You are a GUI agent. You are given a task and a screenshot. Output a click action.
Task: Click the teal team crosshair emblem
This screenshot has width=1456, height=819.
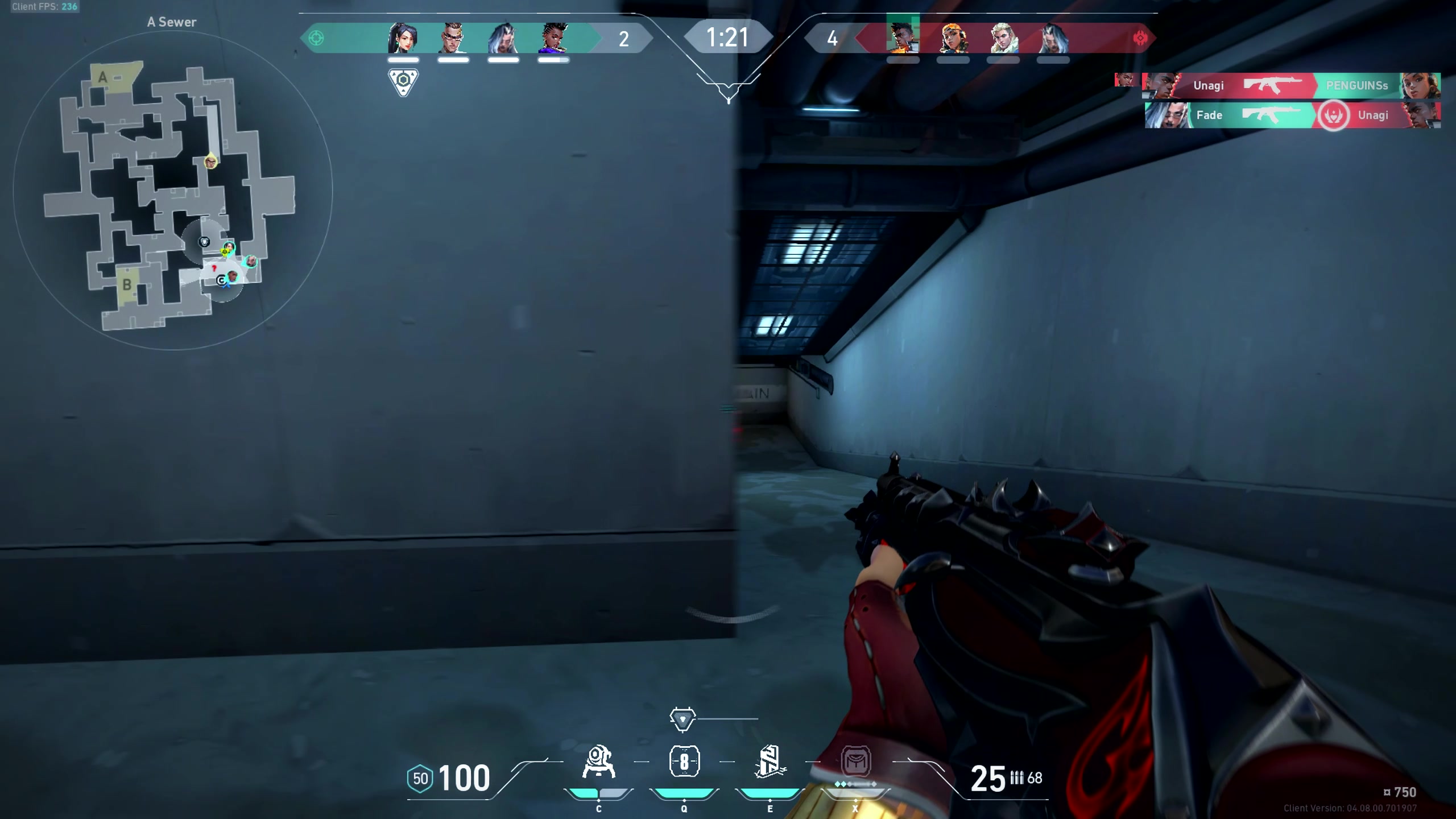click(x=316, y=38)
